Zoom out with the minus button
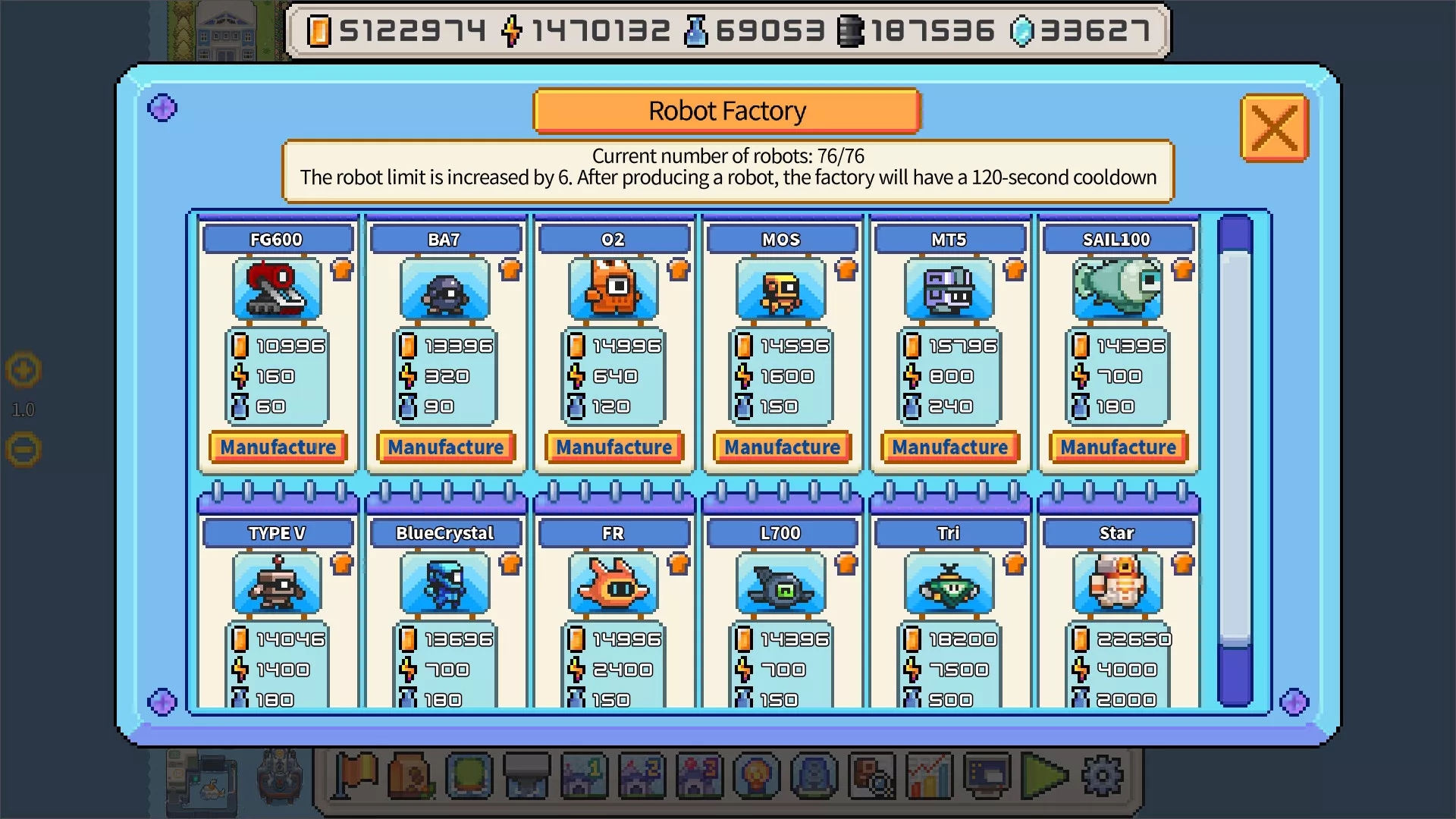This screenshot has height=819, width=1456. (x=24, y=450)
